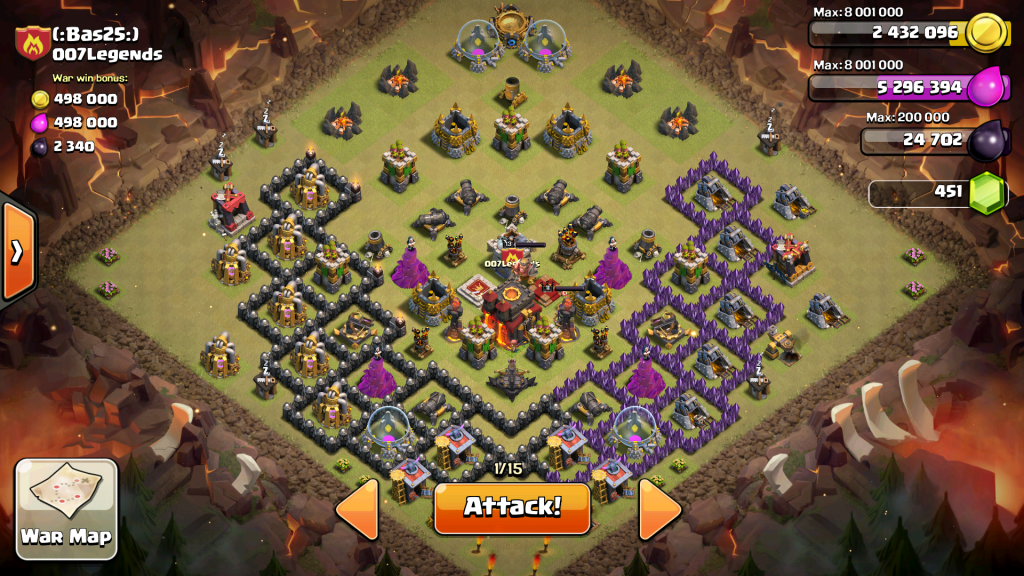
Task: Tap the green gem icon
Action: [987, 192]
